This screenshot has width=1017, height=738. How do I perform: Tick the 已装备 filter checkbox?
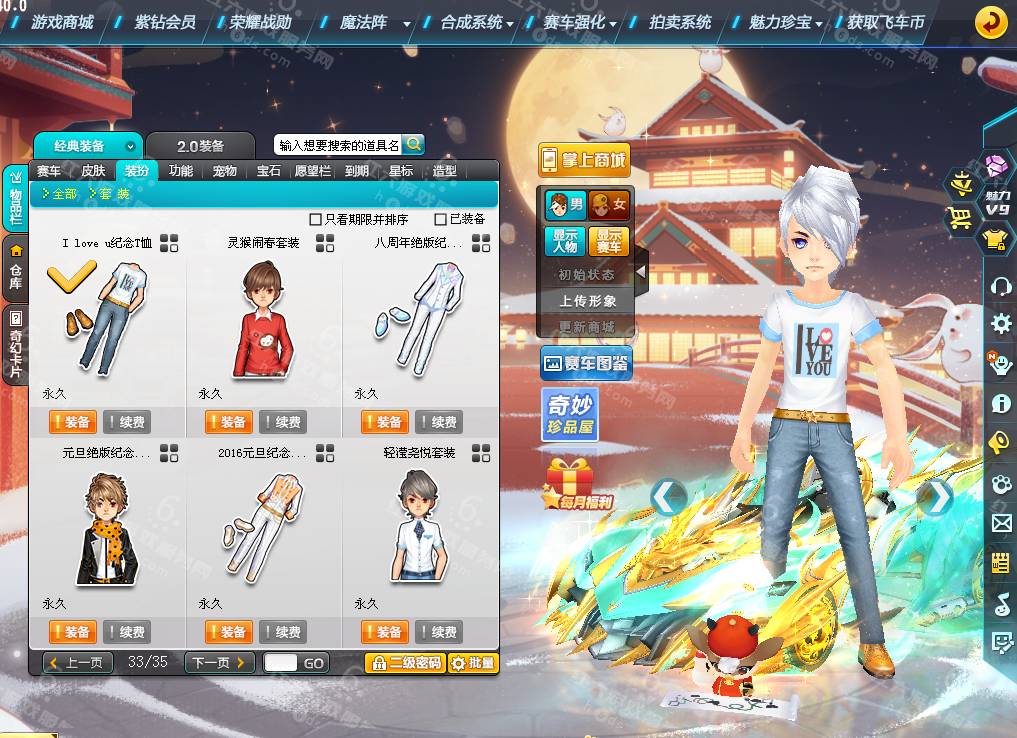(x=441, y=219)
